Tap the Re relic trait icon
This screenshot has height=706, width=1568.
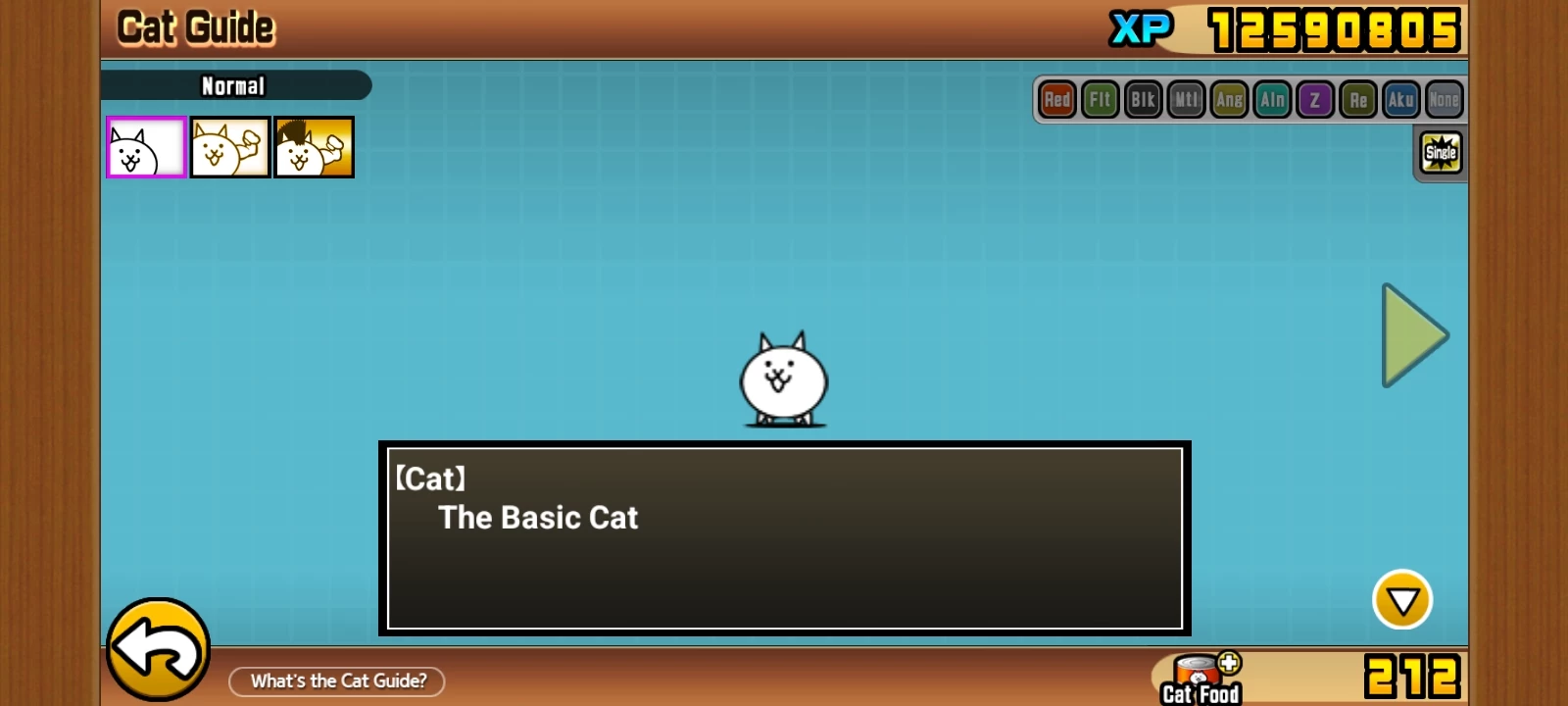[1358, 100]
